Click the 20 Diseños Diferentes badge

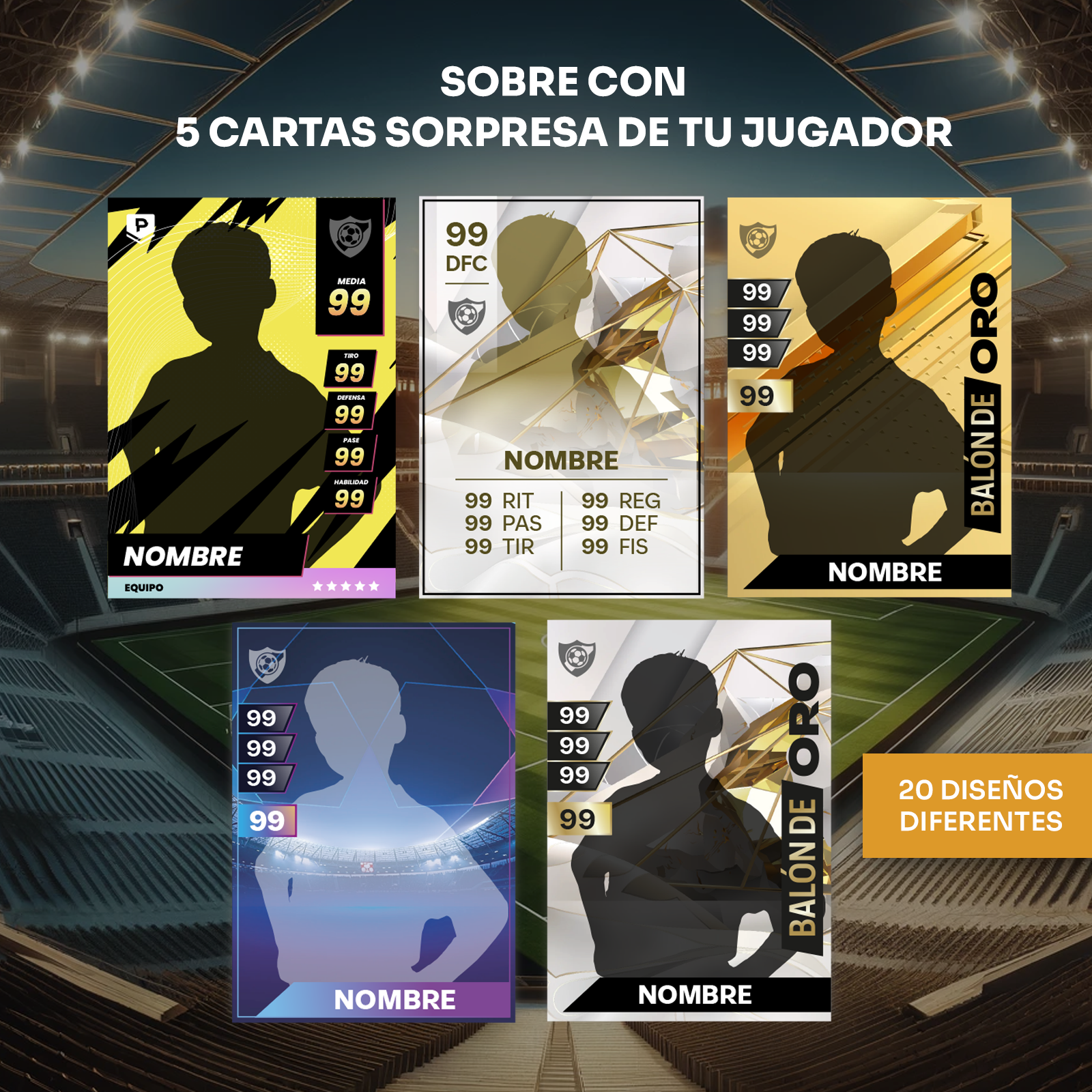pyautogui.click(x=979, y=805)
